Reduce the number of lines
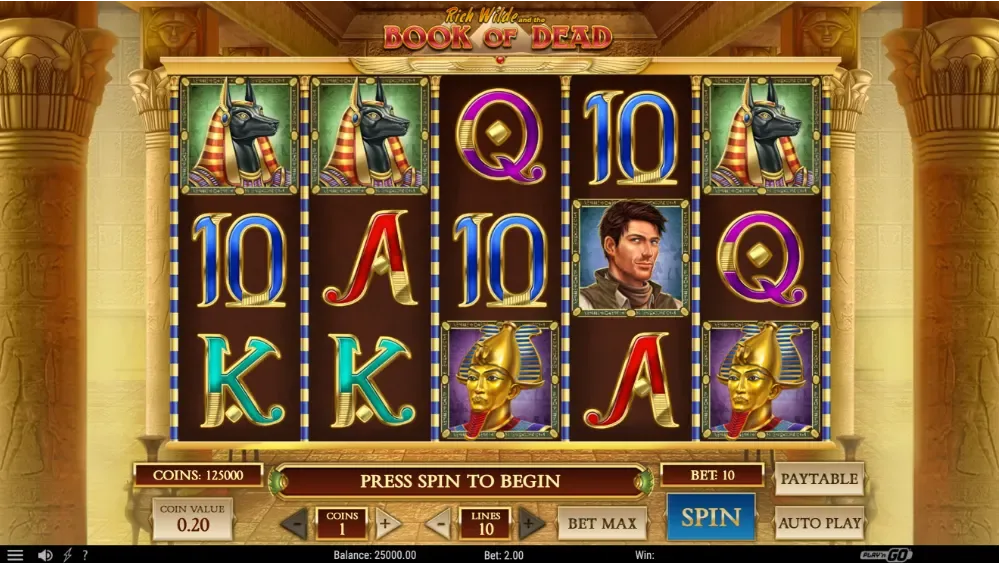This screenshot has width=1000, height=563. coord(438,523)
